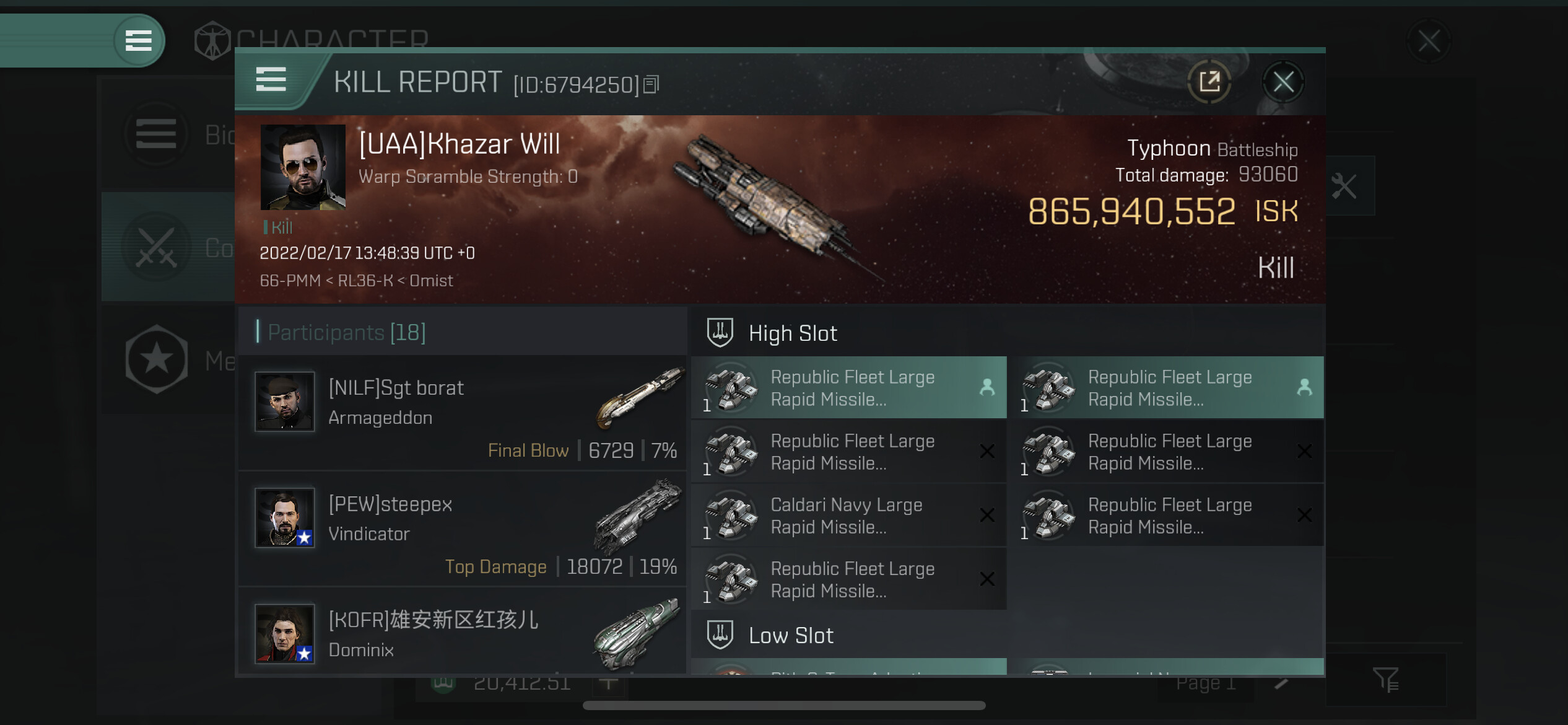This screenshot has height=725, width=1568.
Task: Open the star medal tab in sidebar
Action: tap(157, 359)
